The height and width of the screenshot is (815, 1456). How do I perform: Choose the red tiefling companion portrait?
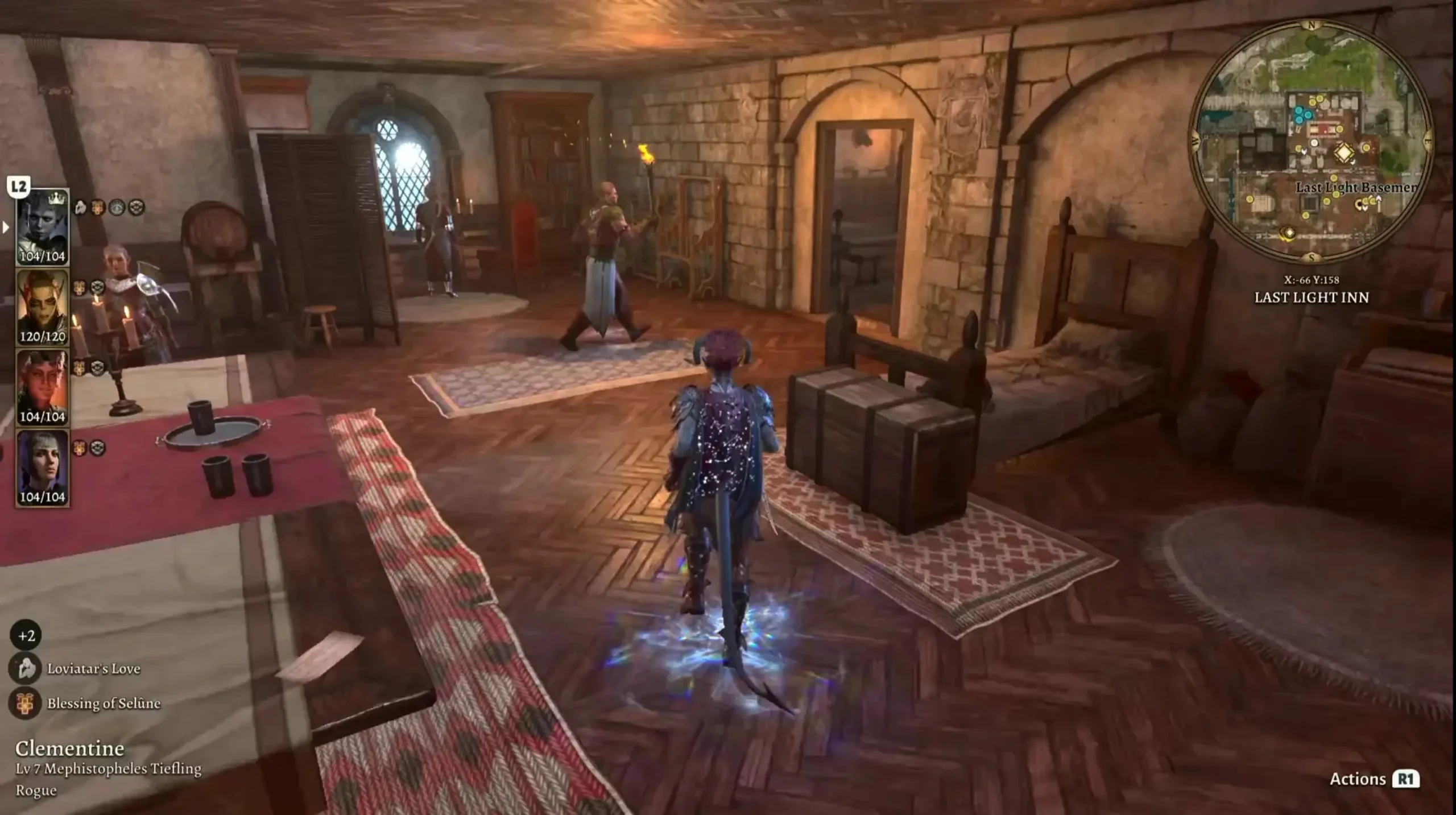pyautogui.click(x=43, y=386)
